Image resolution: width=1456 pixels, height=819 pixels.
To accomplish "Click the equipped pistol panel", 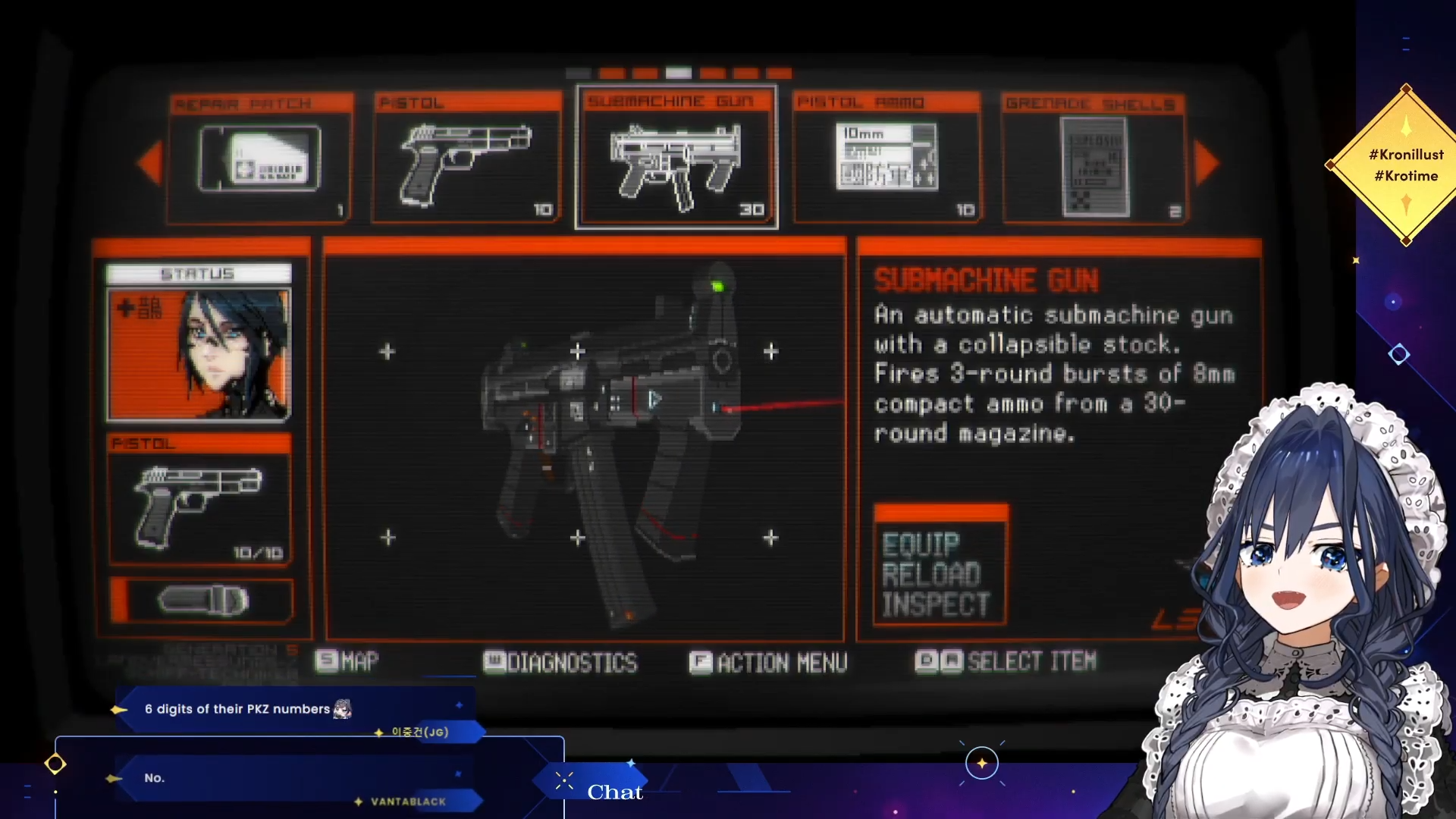I will pyautogui.click(x=199, y=500).
